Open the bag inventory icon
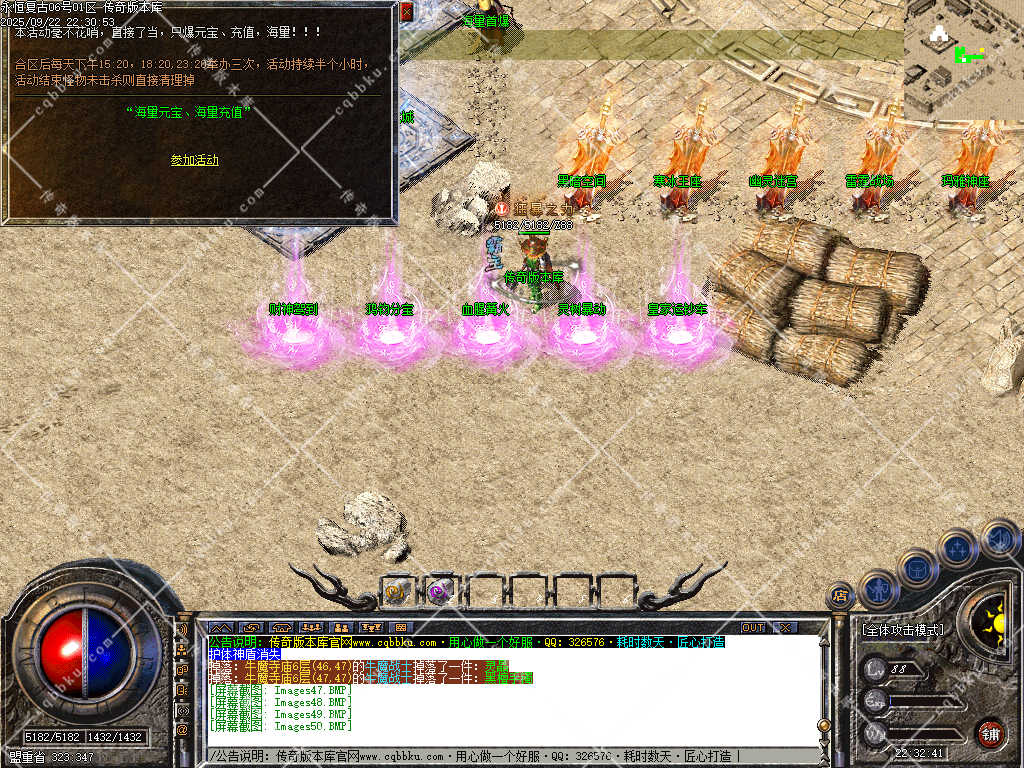The image size is (1024, 768). [x=917, y=567]
